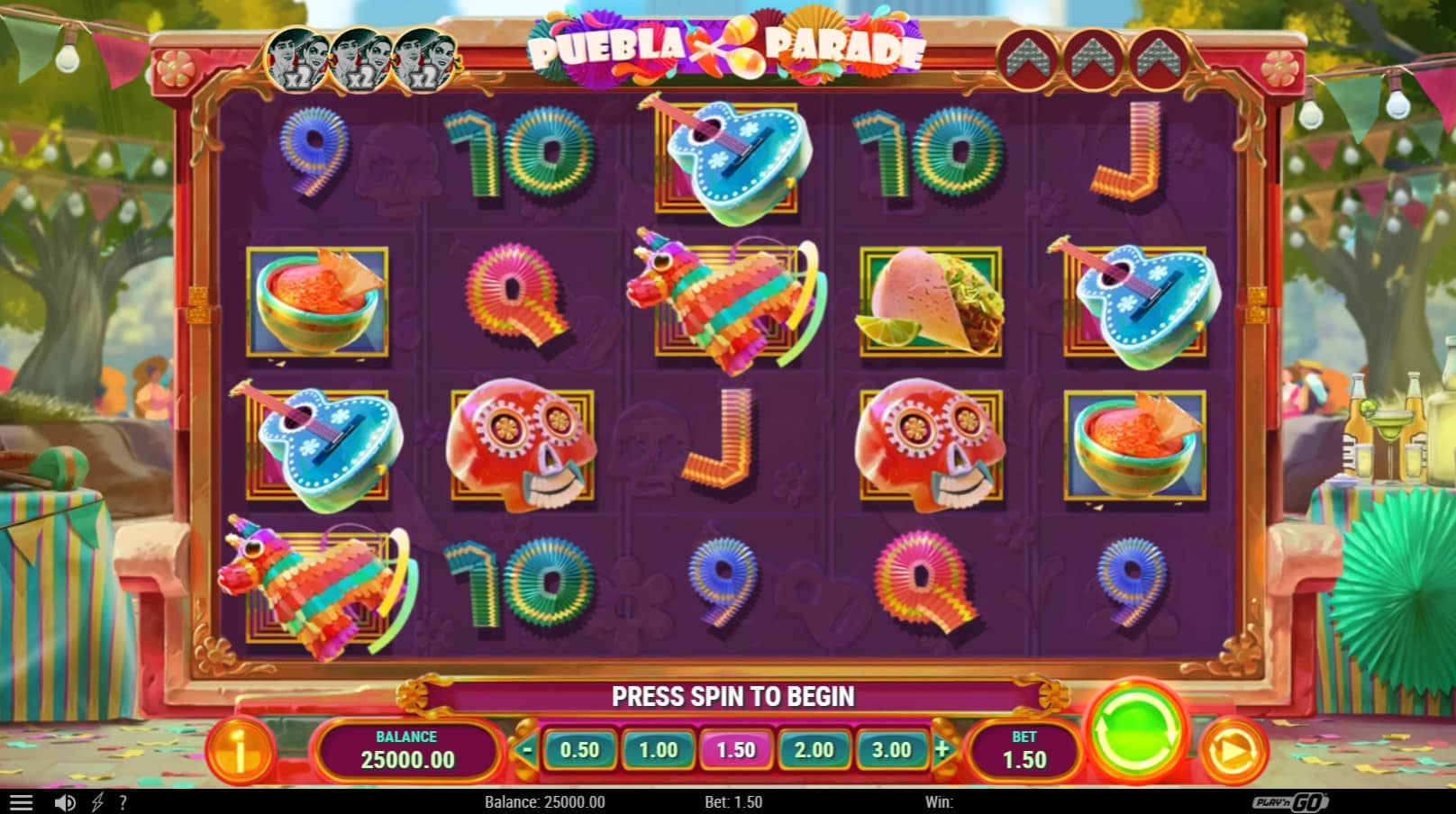Decrease the bet with the minus button
This screenshot has height=814, width=1456.
(527, 749)
